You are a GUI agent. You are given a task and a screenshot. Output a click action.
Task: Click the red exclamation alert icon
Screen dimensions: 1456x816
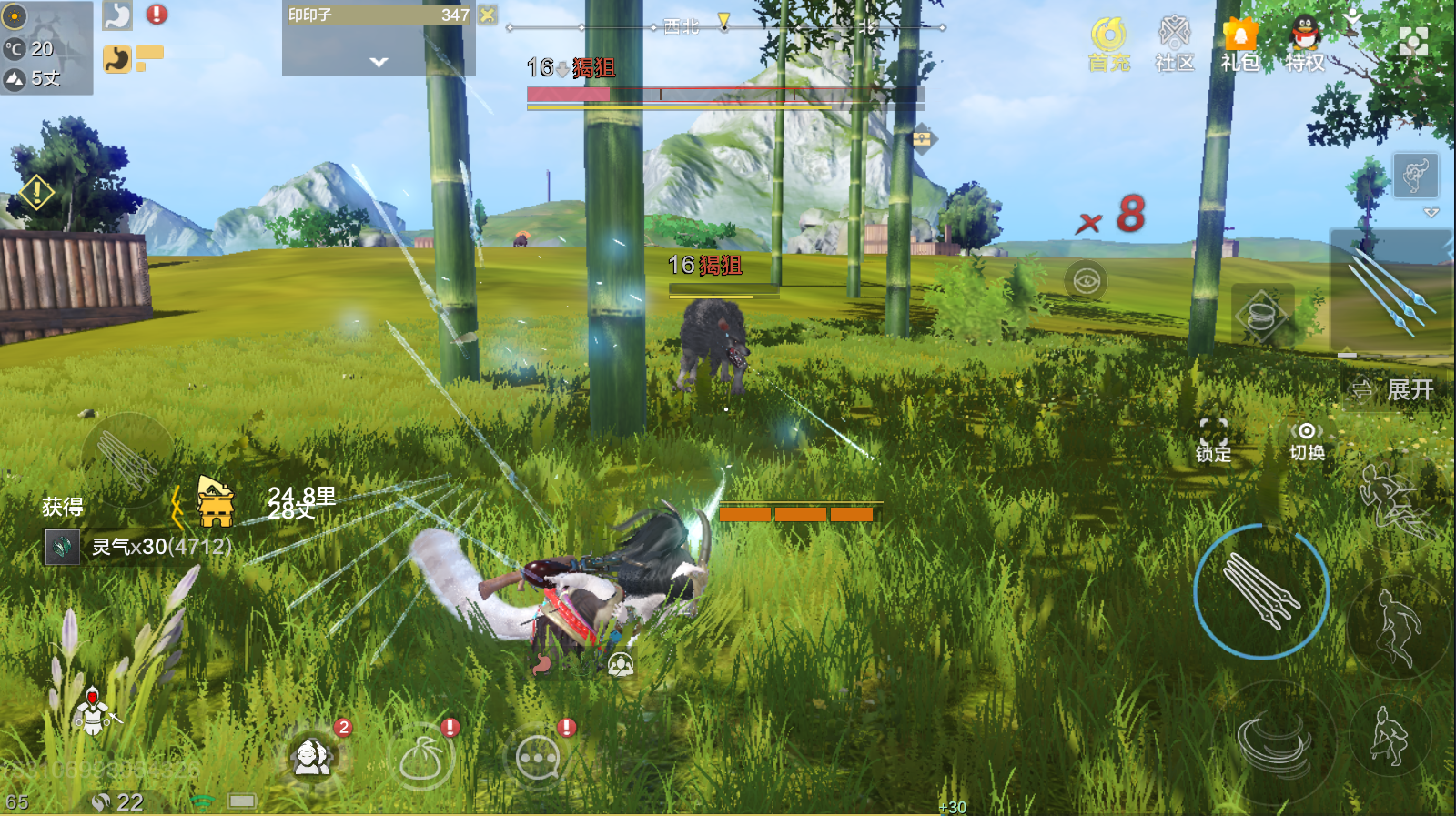click(x=157, y=15)
